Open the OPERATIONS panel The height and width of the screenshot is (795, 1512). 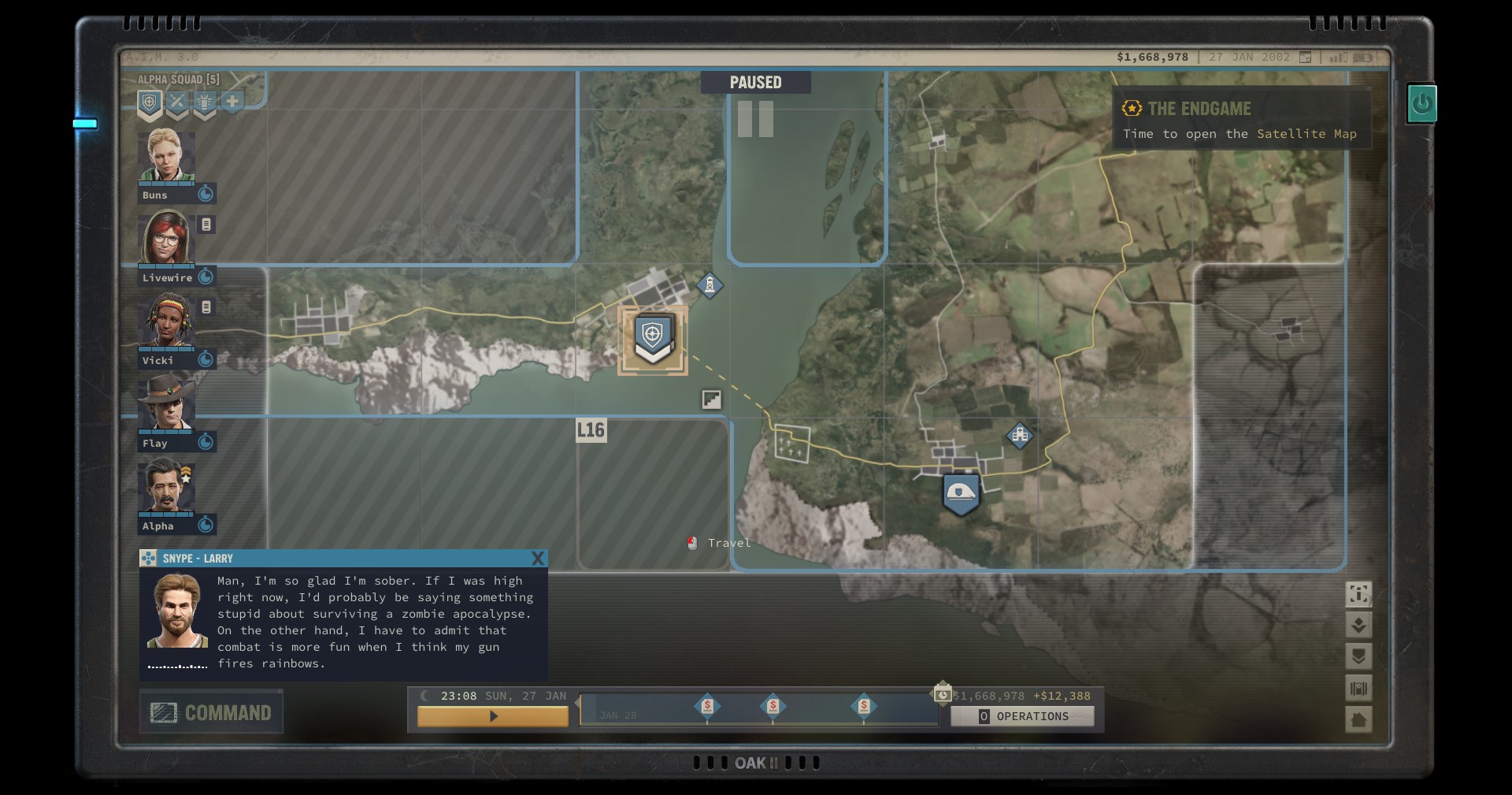point(1022,716)
